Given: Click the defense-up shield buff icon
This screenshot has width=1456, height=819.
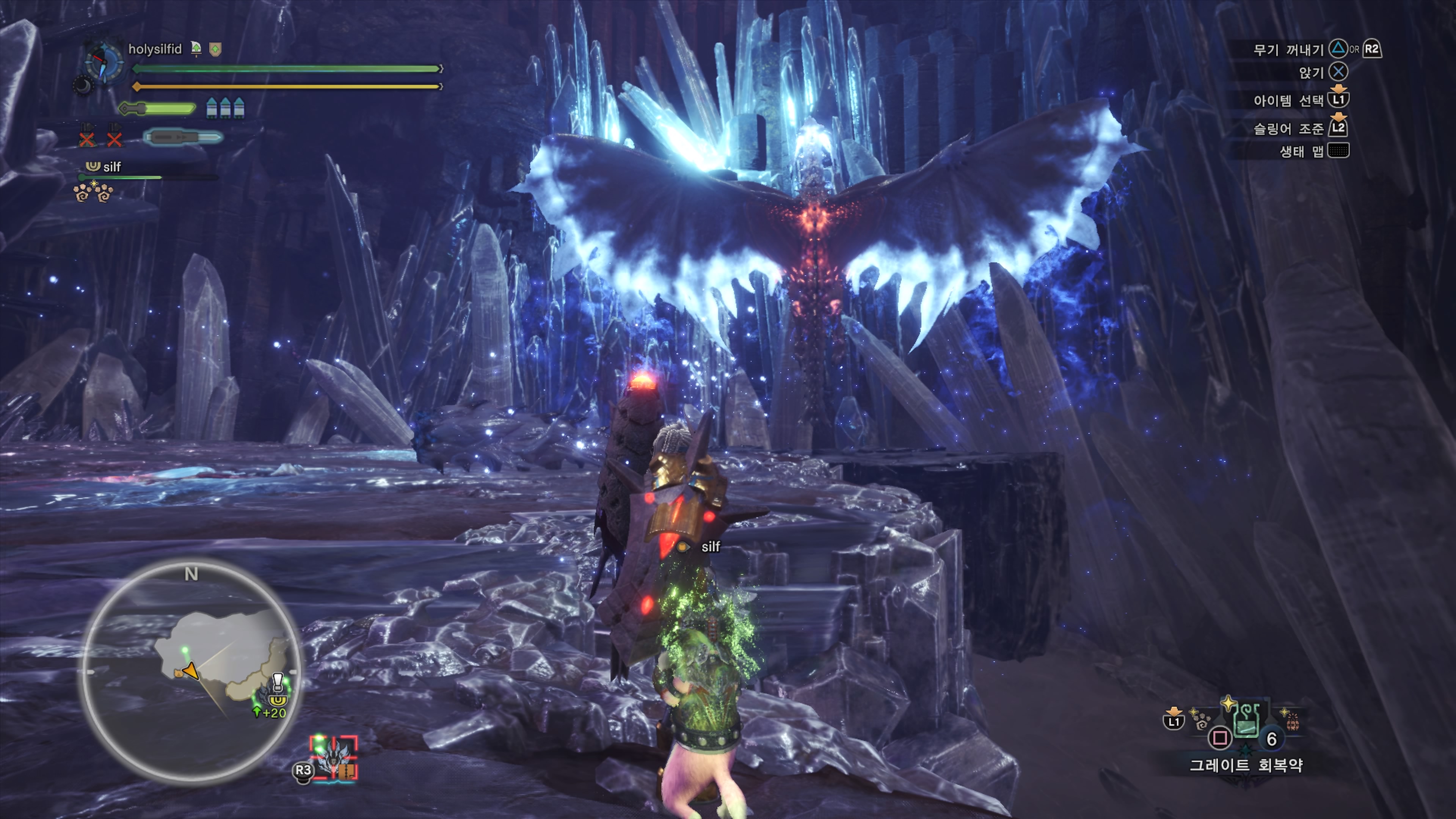Looking at the screenshot, I should 215,50.
